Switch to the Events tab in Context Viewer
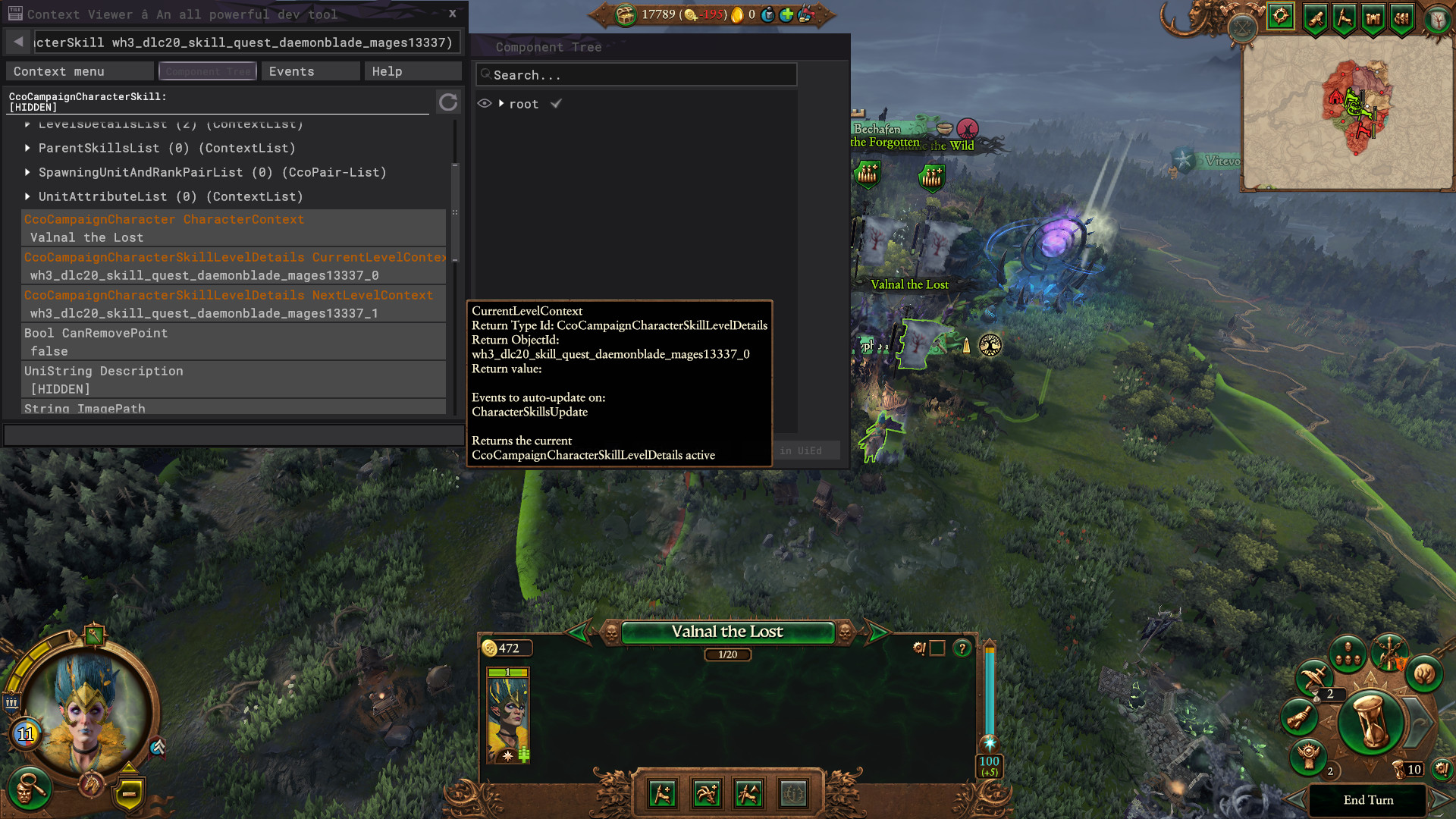Screen dimensions: 1456x819 (310, 71)
